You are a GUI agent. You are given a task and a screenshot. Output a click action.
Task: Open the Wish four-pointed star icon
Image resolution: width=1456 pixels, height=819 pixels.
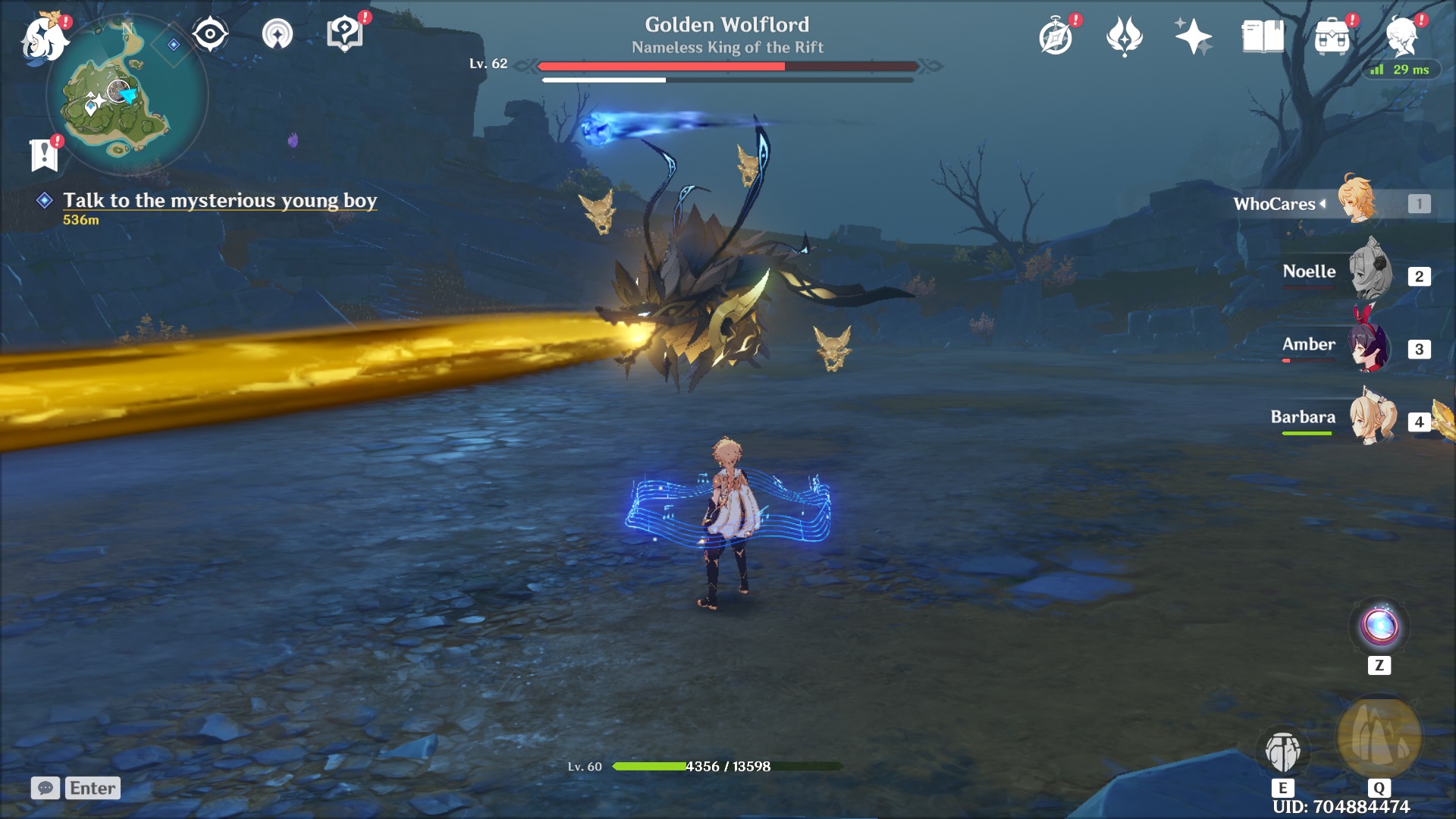1193,36
